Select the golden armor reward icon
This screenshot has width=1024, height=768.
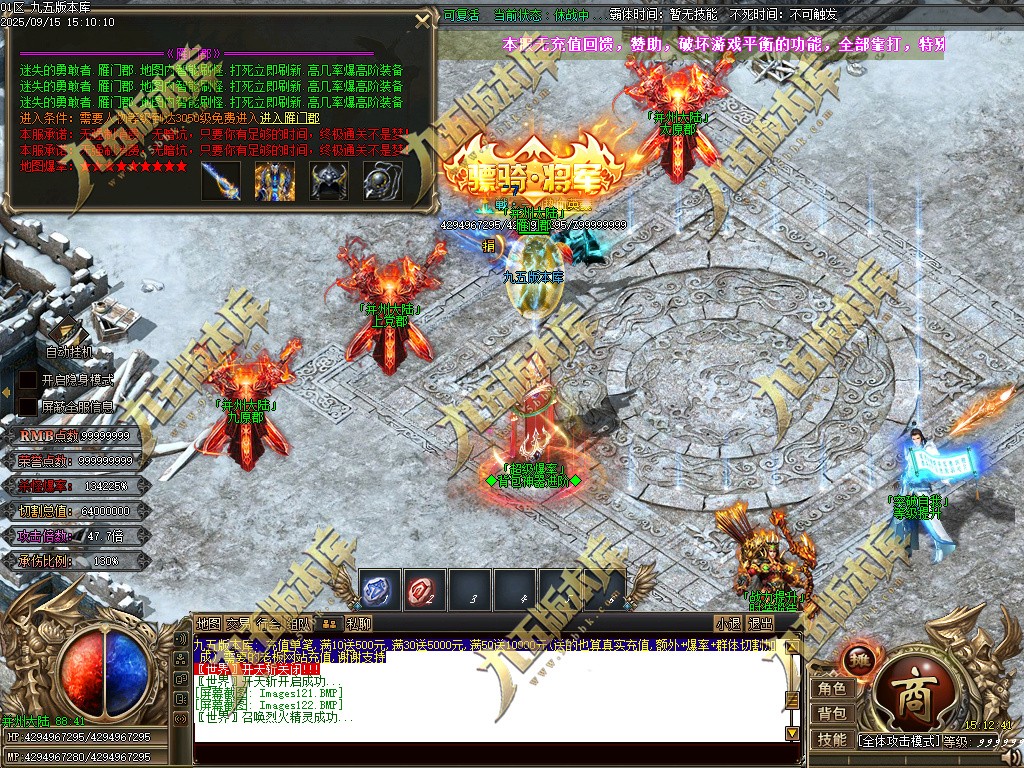(274, 181)
